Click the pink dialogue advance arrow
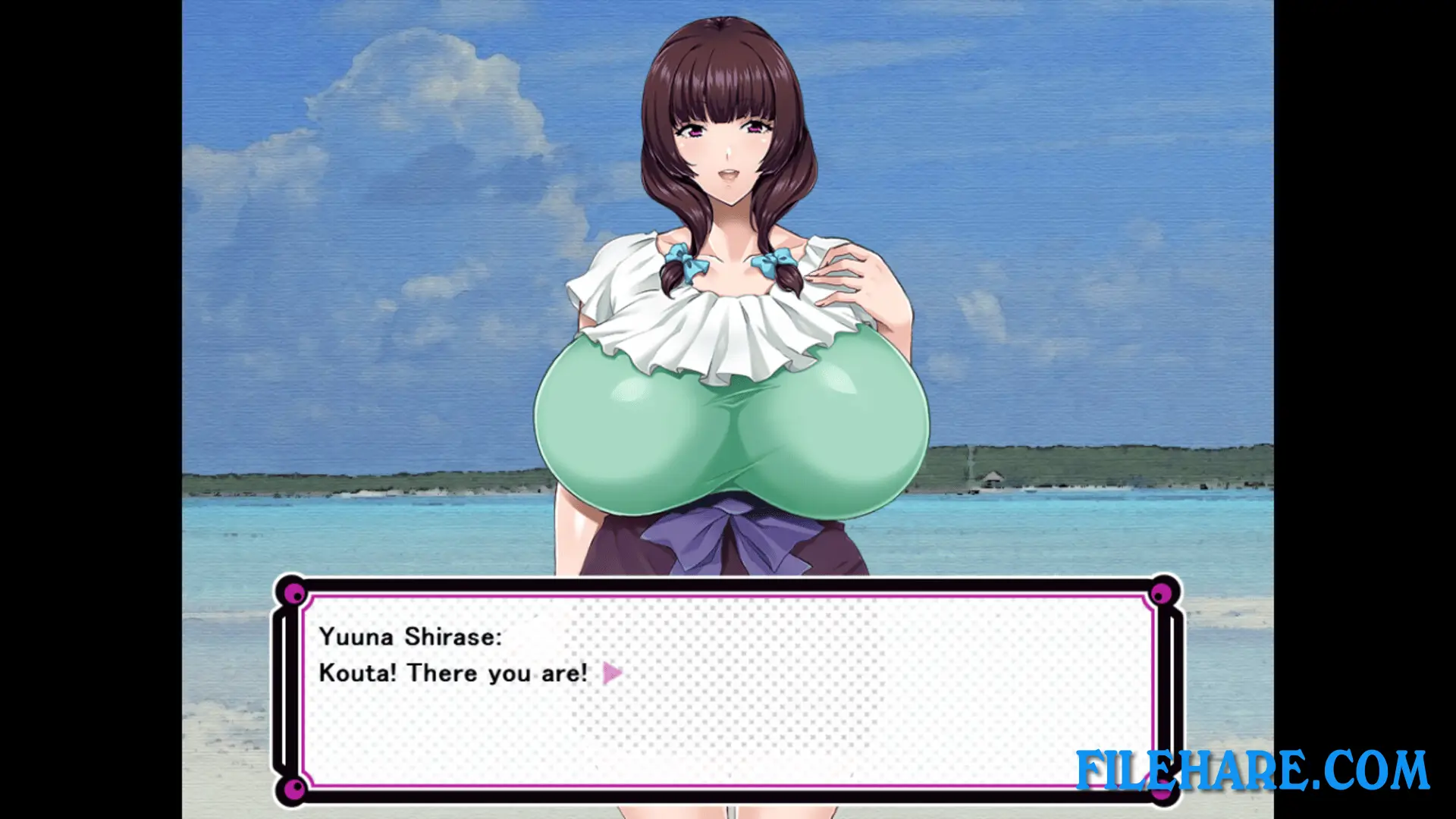Image resolution: width=1456 pixels, height=819 pixels. (x=612, y=673)
